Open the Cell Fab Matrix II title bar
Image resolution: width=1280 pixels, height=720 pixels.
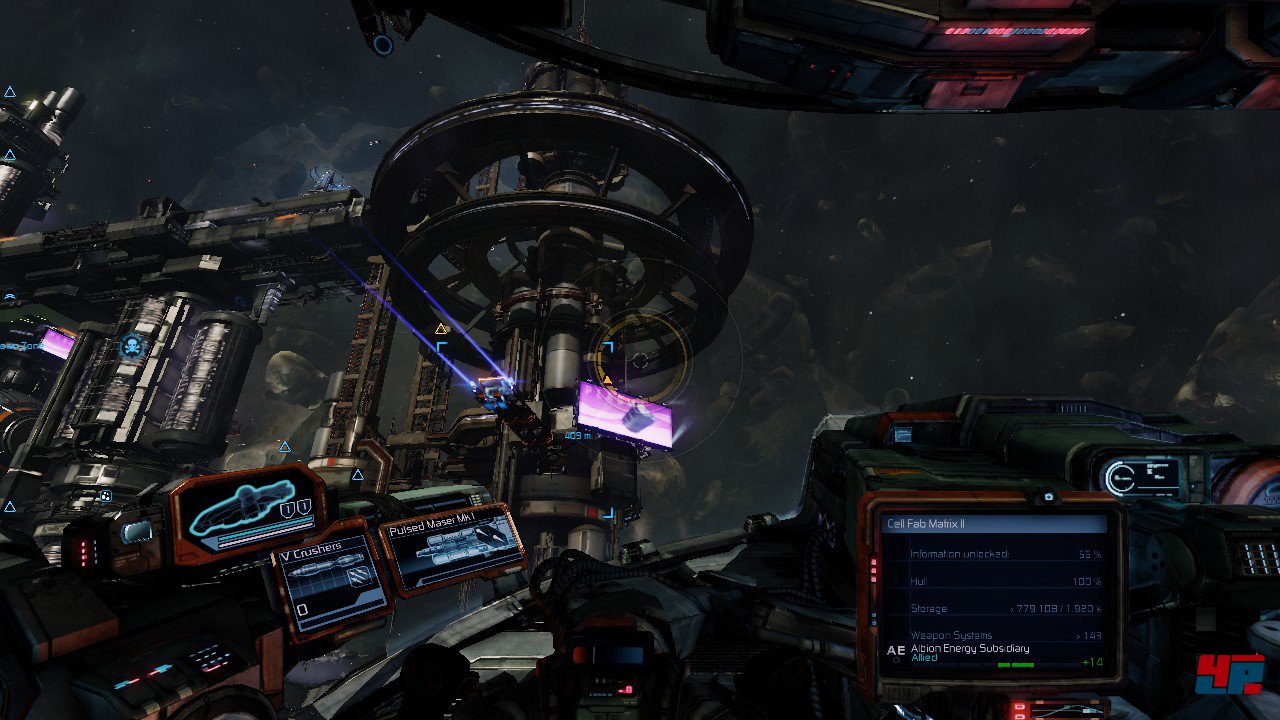click(x=995, y=524)
